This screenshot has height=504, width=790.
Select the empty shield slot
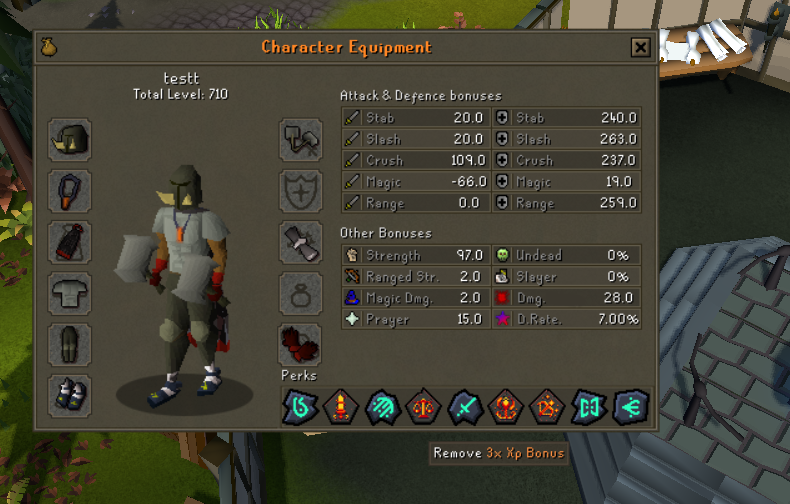coord(300,190)
